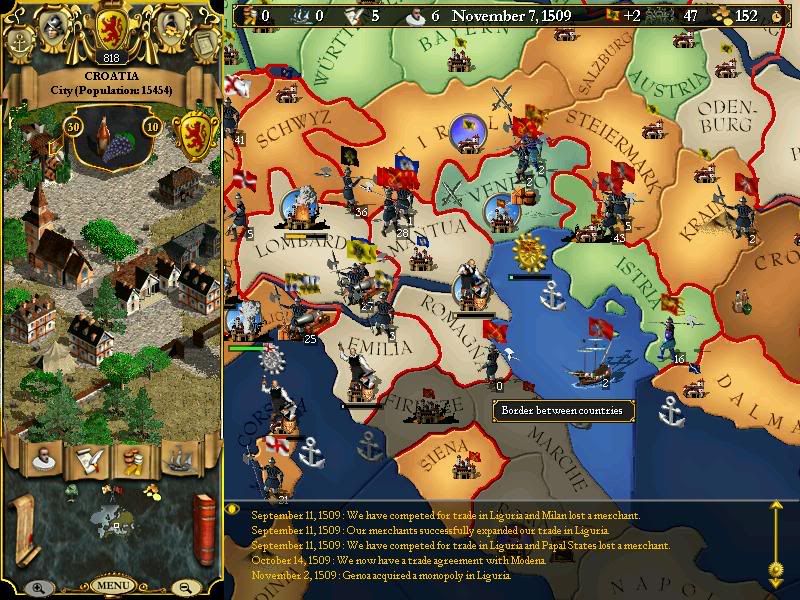Viewport: 800px width, 600px height.
Task: Click the world minimap
Action: [x=112, y=522]
